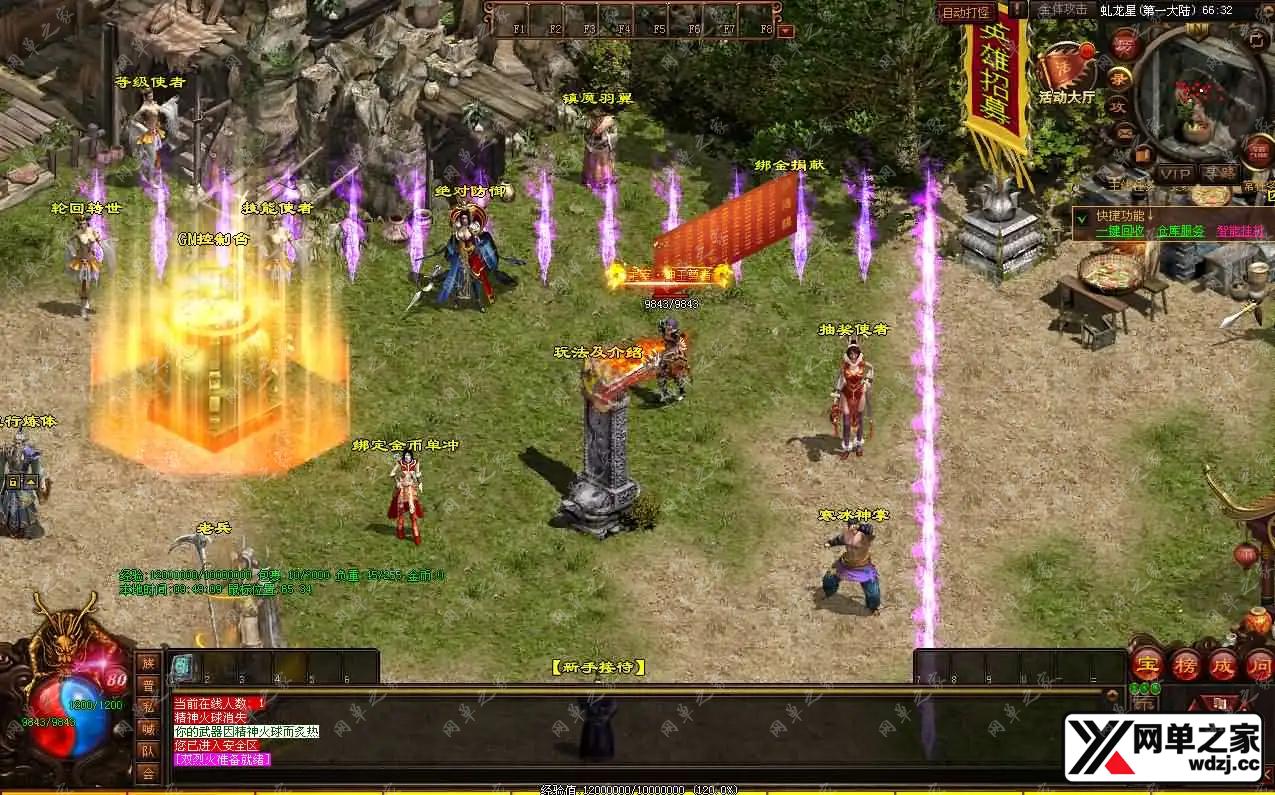Open the 仓库服务 warehouse service link
This screenshot has height=795, width=1275.
(x=1180, y=231)
